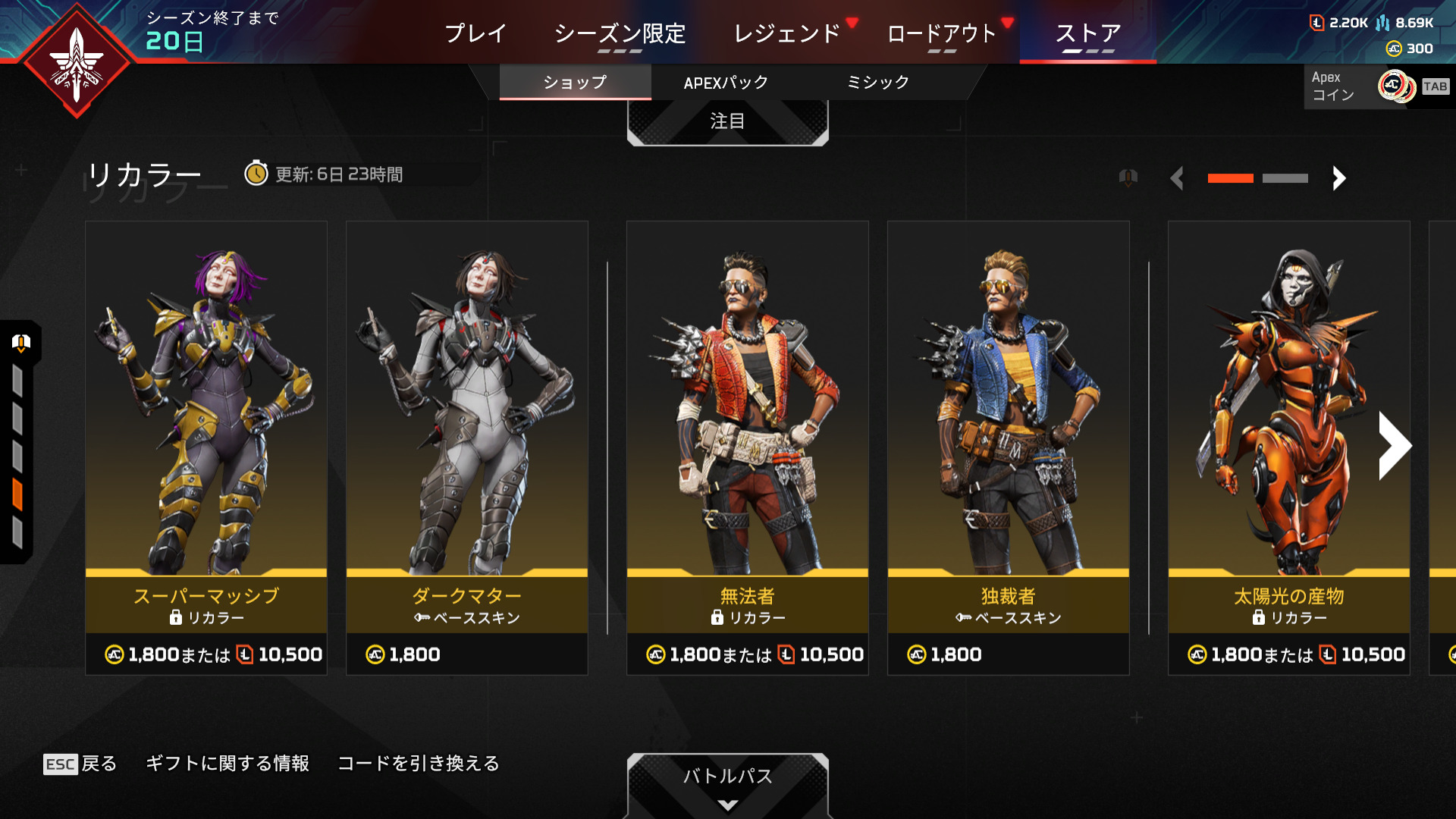Viewport: 1456px width, 819px height.
Task: Switch to ショップ sub-tab
Action: click(575, 83)
